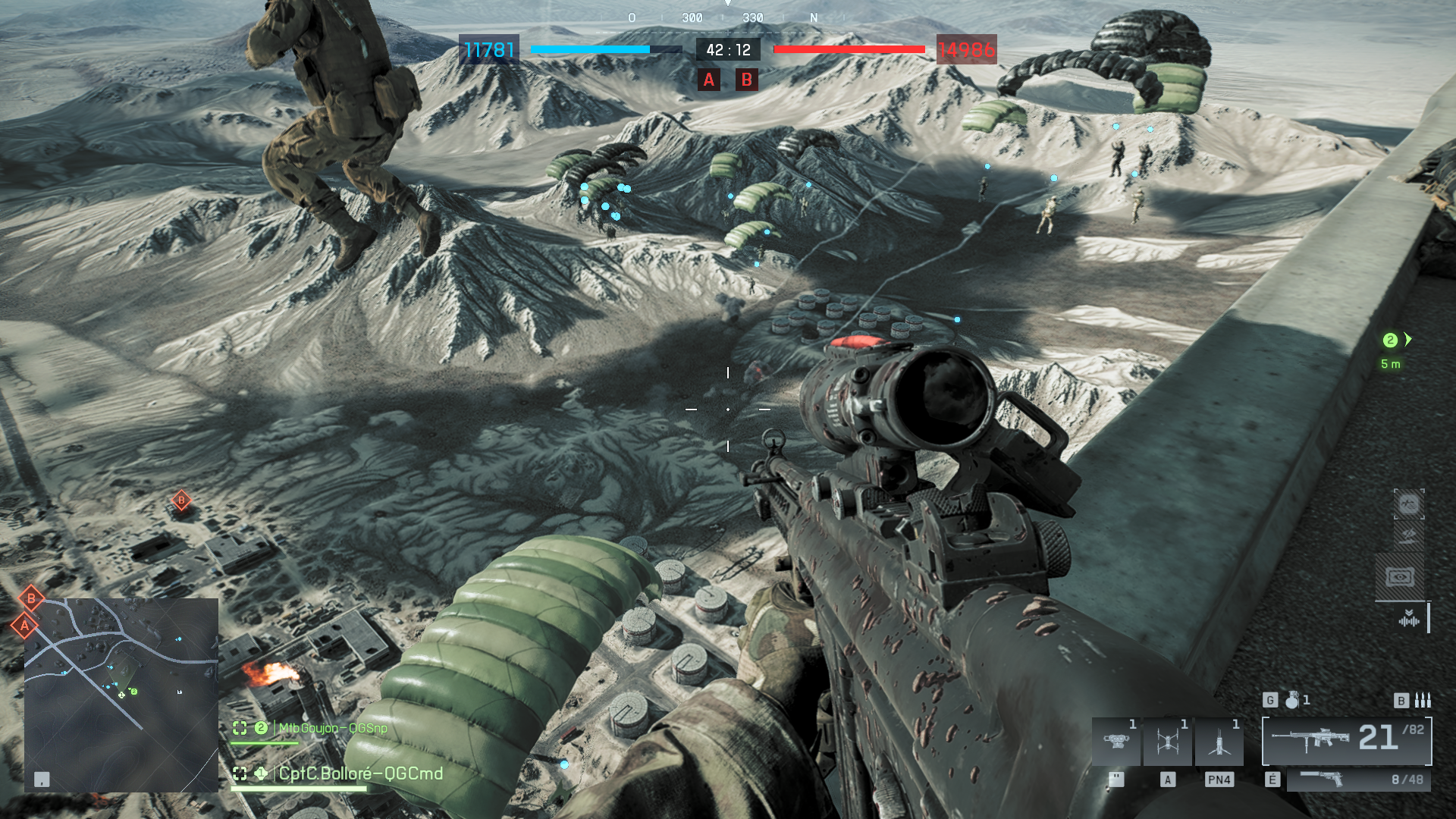Click the ammo type bullets icon
Screen dimensions: 1456x819
coord(1423,700)
